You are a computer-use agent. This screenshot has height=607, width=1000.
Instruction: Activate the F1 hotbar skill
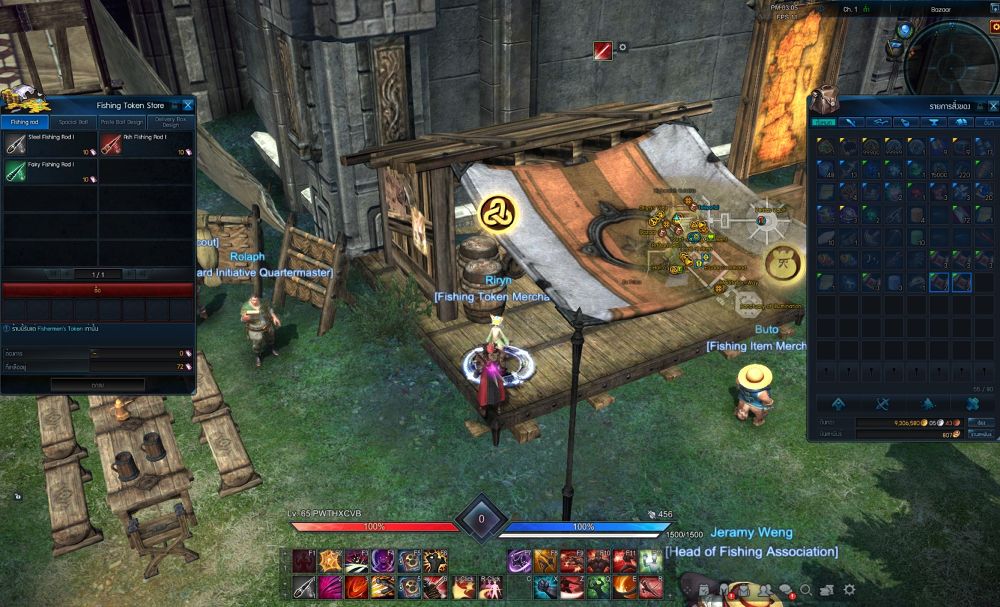[x=304, y=561]
